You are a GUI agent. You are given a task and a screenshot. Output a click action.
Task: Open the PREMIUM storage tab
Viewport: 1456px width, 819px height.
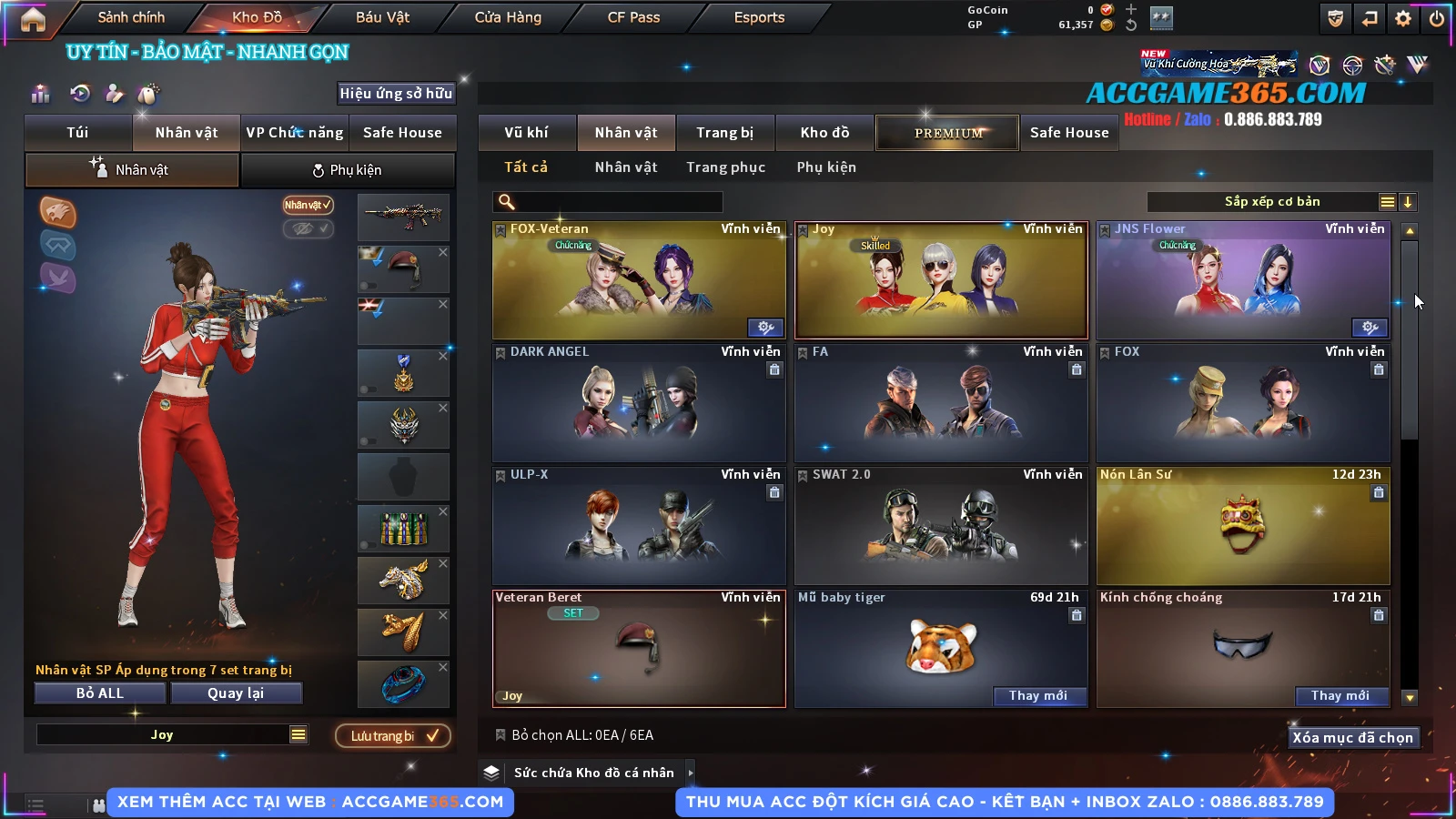(x=947, y=133)
